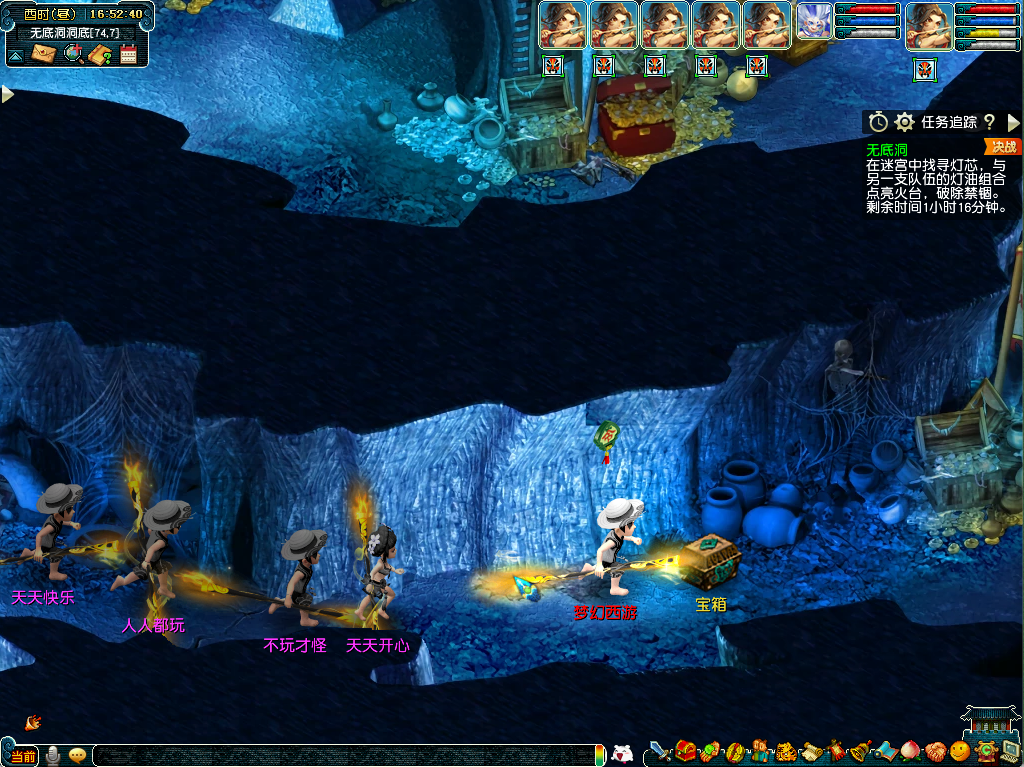This screenshot has width=1024, height=767.
Task: Open the quest tracker gear settings
Action: tap(904, 122)
